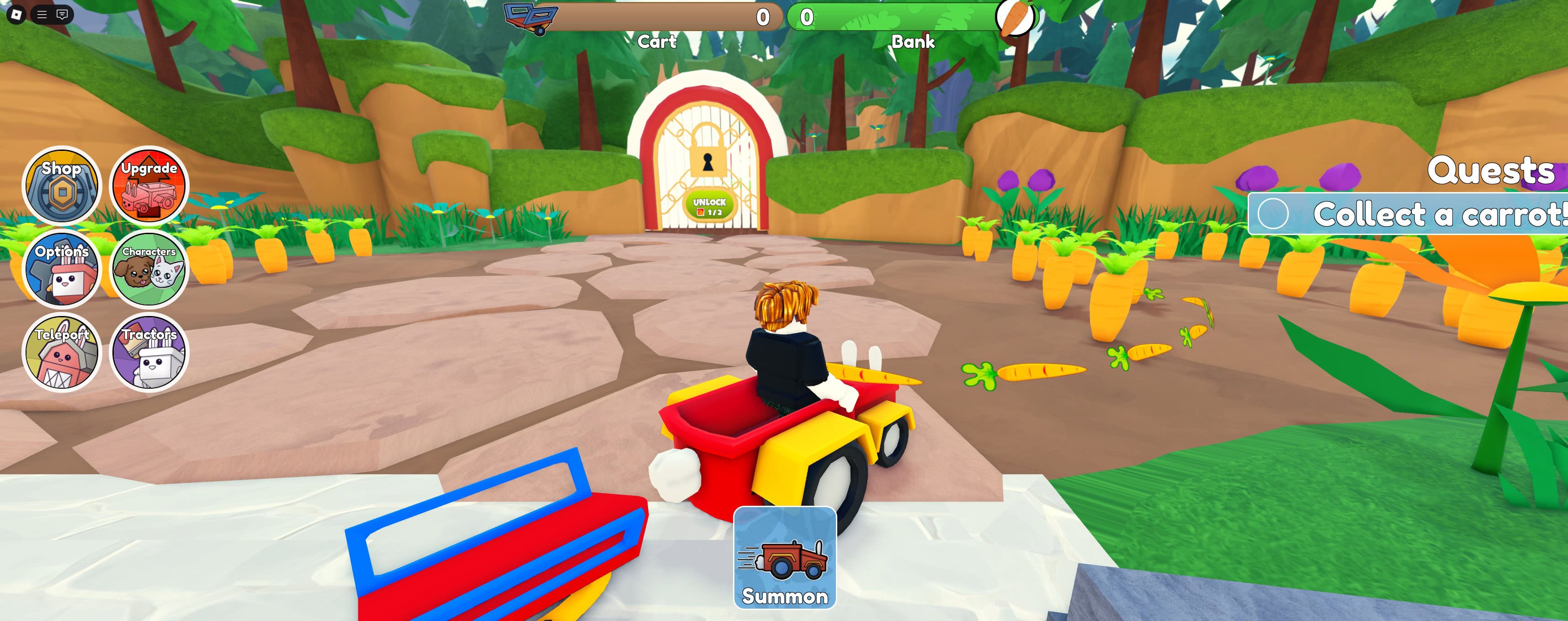Open the Shop menu
The width and height of the screenshot is (1568, 621).
[x=63, y=186]
